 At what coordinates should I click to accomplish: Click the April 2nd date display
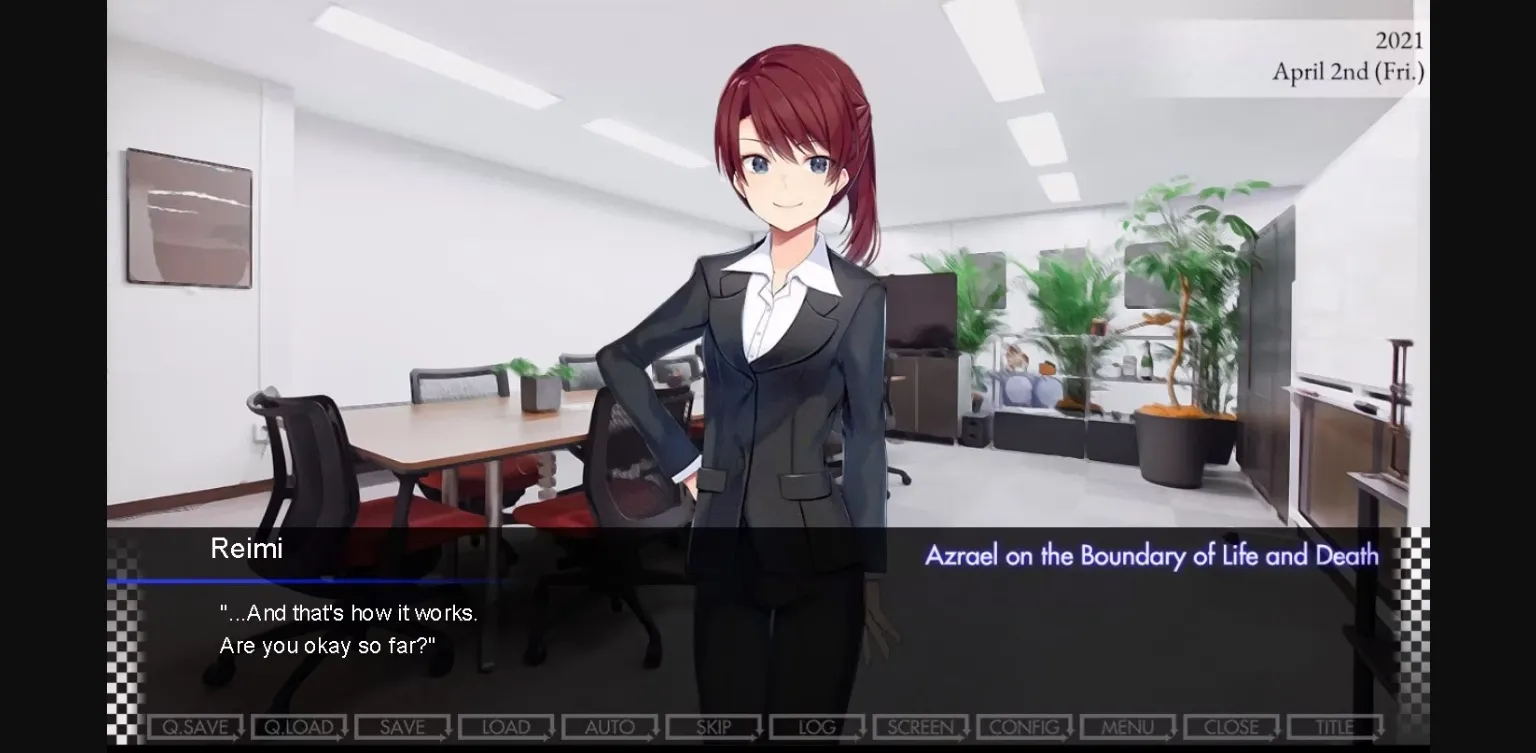[1349, 72]
